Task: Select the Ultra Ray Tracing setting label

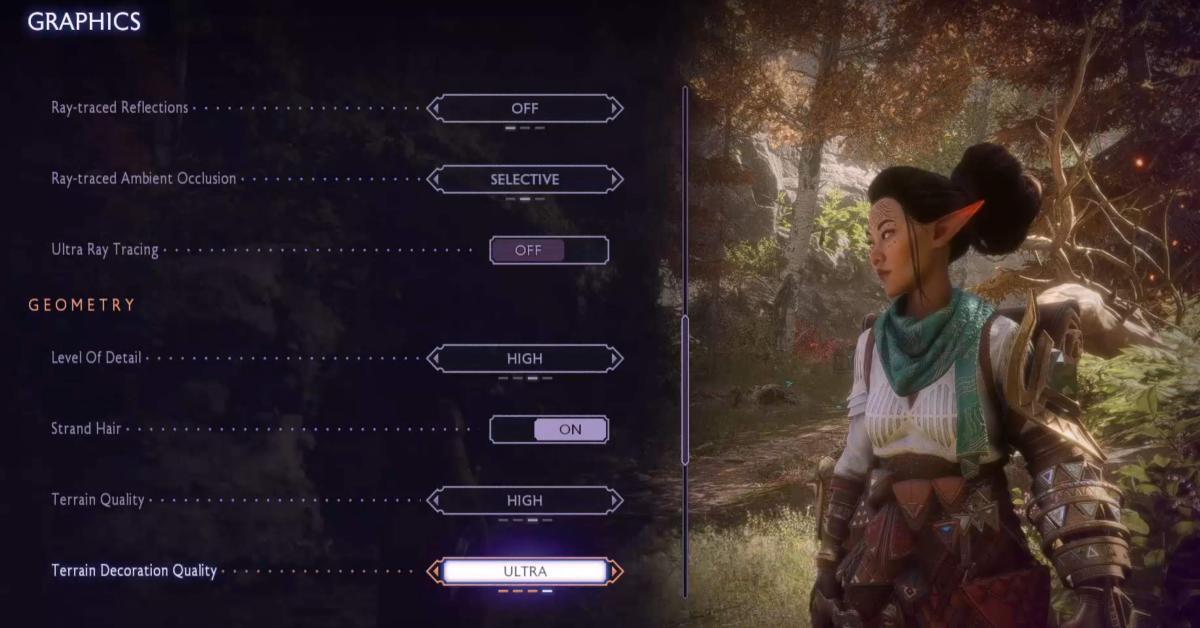Action: [105, 250]
